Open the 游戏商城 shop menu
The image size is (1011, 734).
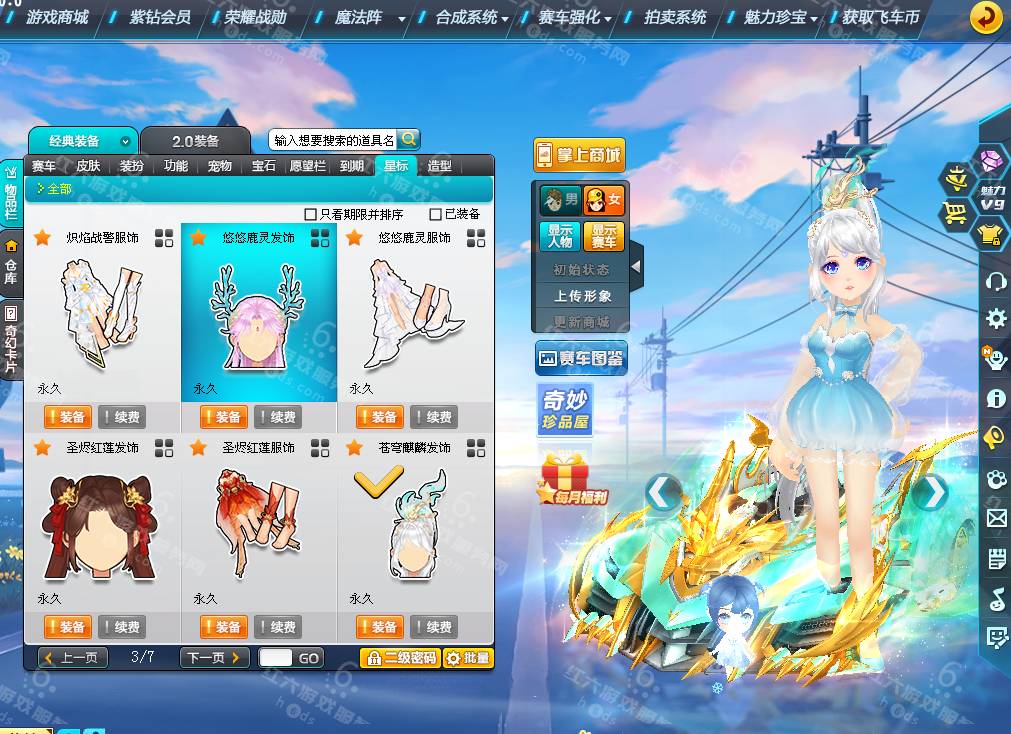tap(57, 17)
